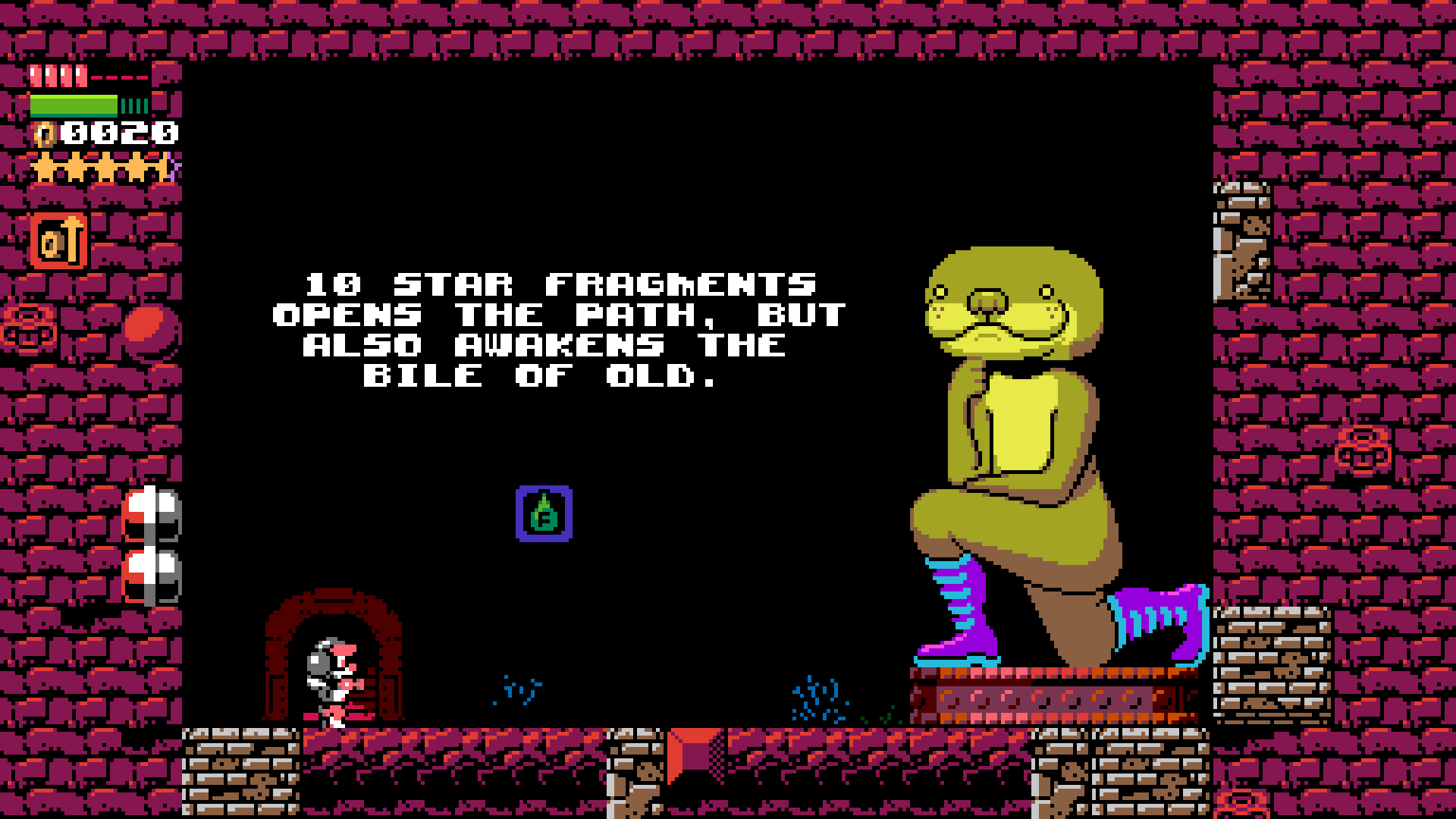Viewport: 1456px width, 819px height.
Task: Click the coin icon beside the counter 0020
Action: pyautogui.click(x=44, y=134)
